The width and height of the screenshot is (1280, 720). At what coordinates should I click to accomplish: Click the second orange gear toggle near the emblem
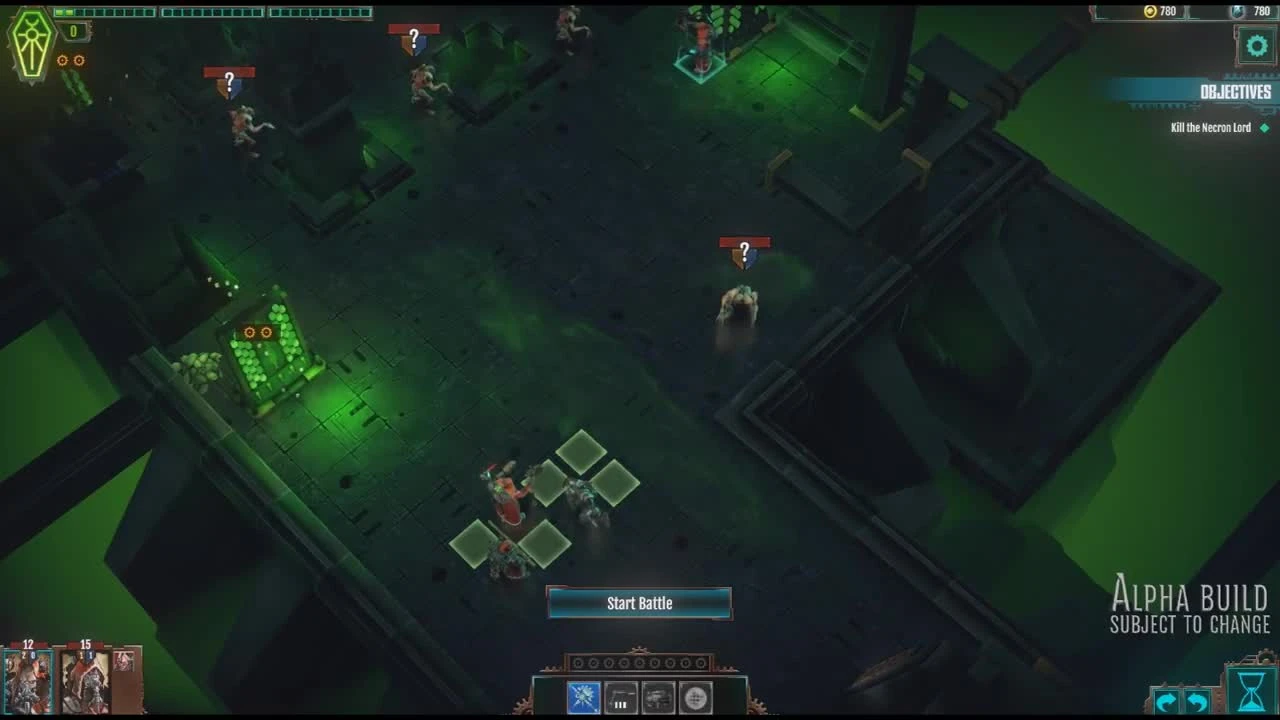(78, 60)
